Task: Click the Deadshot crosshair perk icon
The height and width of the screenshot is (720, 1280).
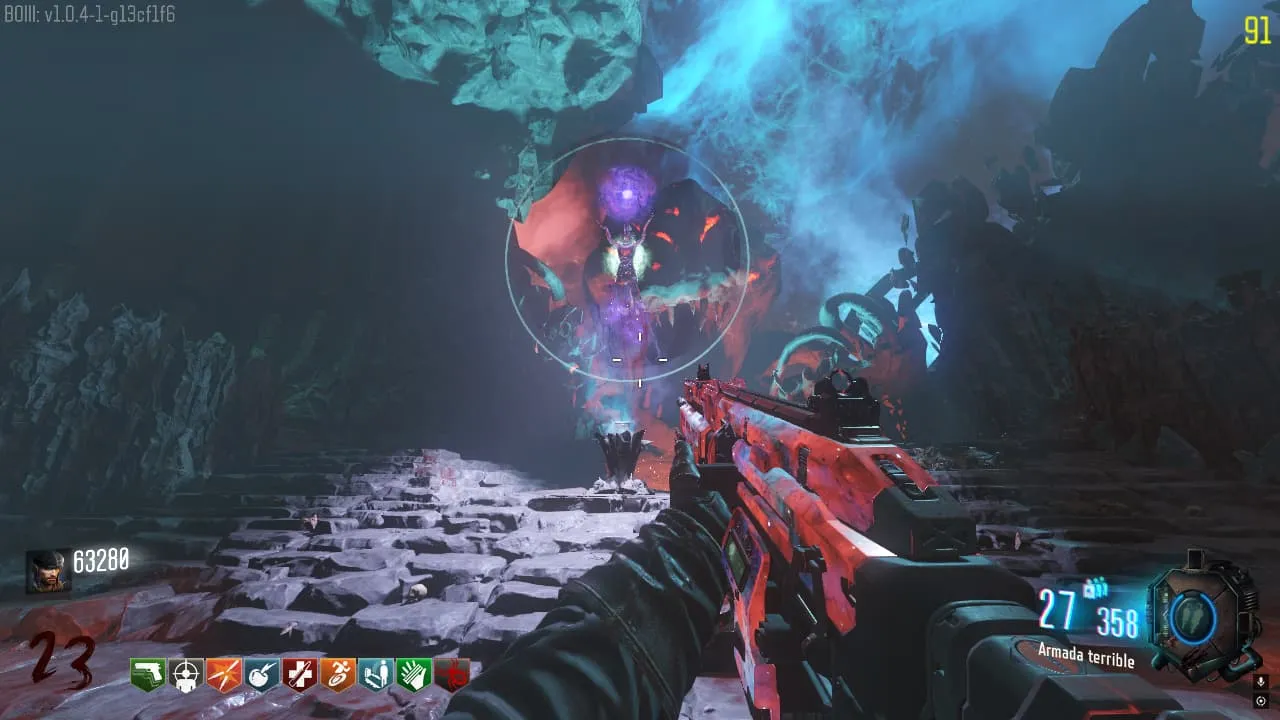Action: coord(186,676)
